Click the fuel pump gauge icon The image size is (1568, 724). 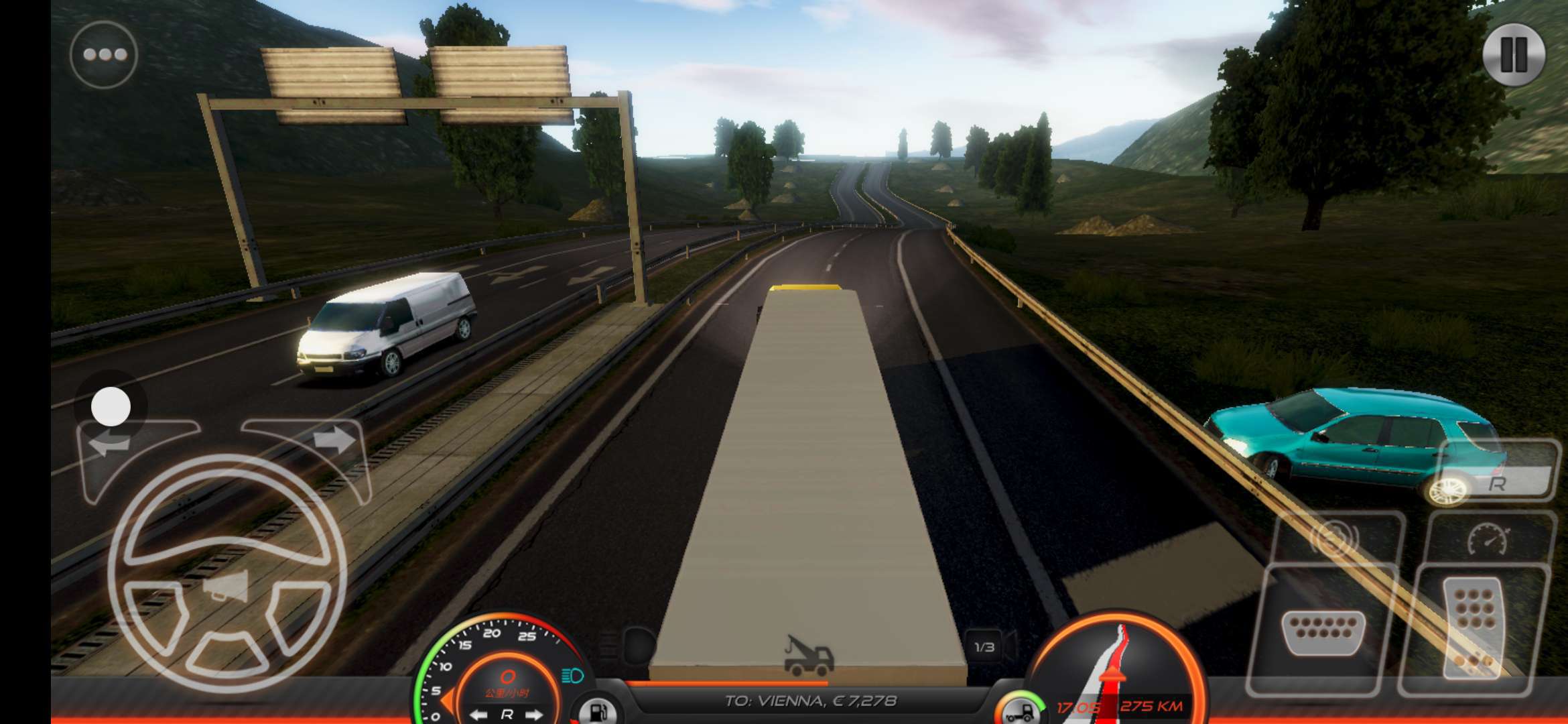pyautogui.click(x=596, y=711)
